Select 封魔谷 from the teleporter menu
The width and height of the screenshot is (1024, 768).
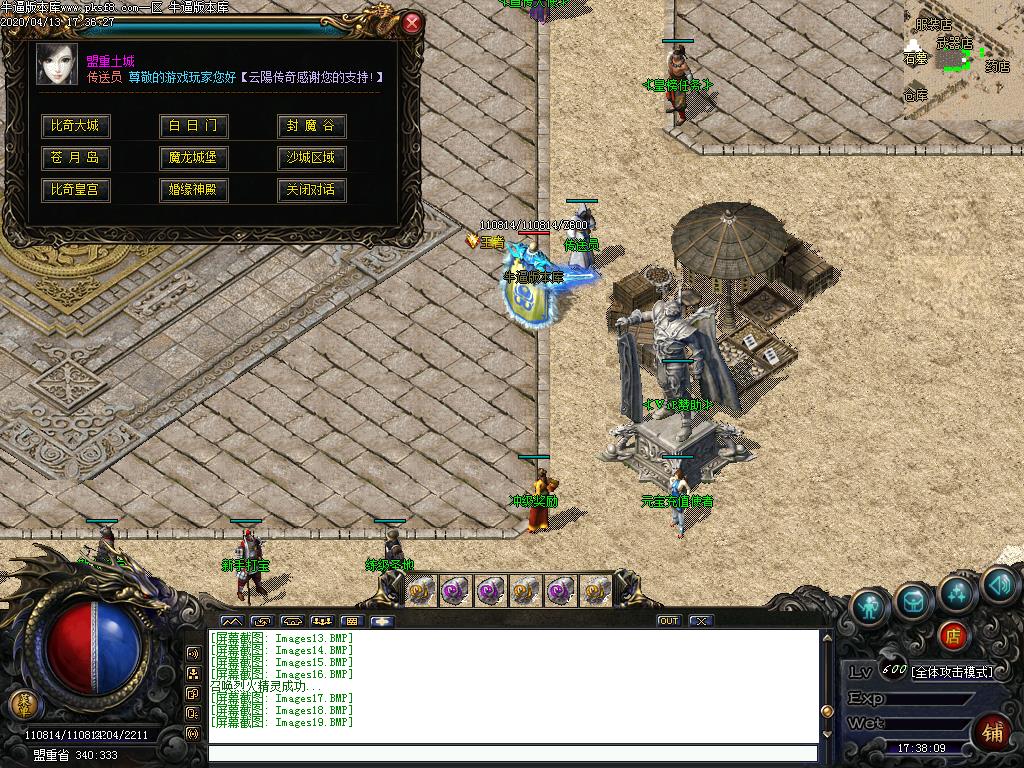(311, 126)
